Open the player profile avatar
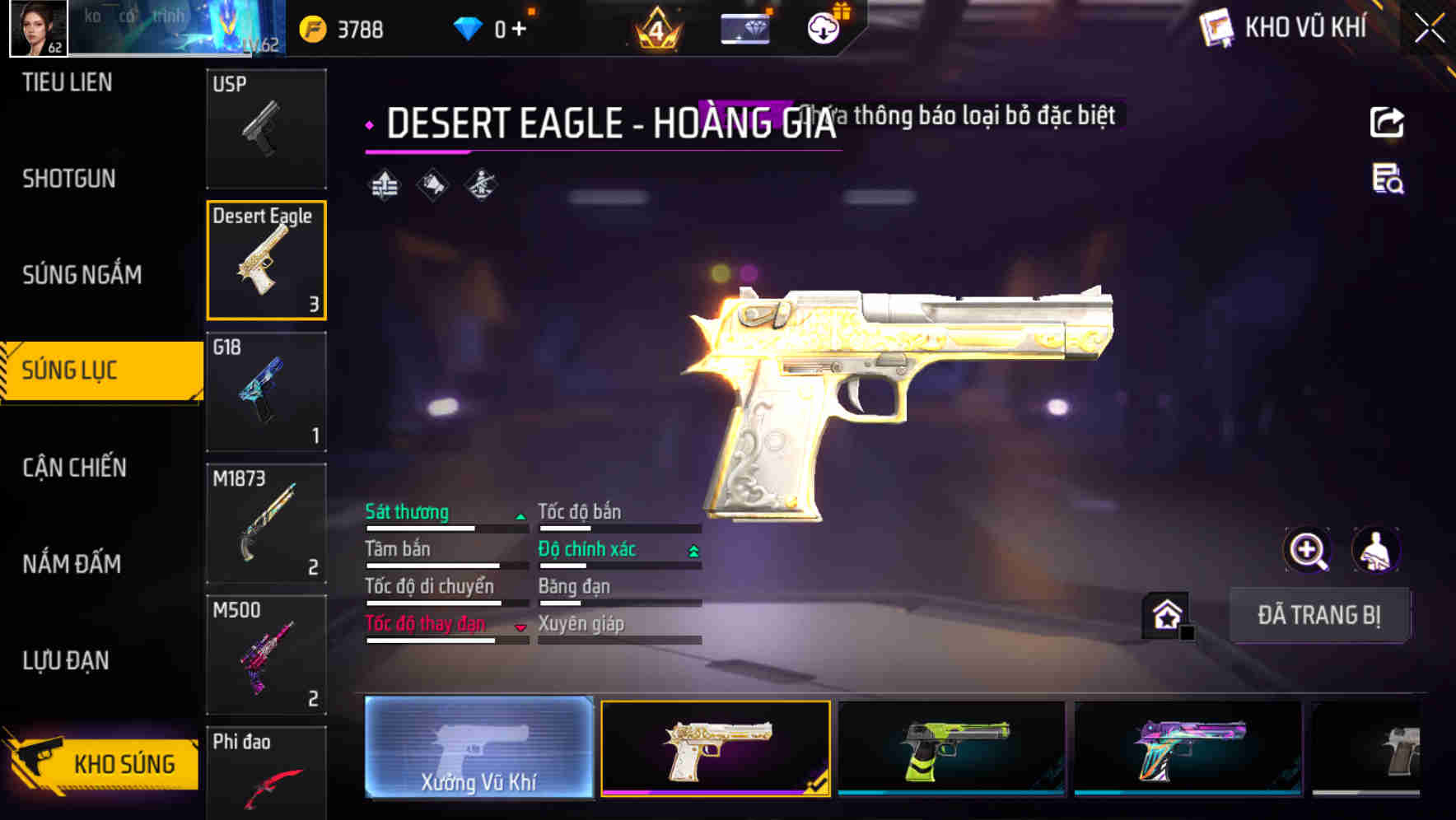Viewport: 1456px width, 820px height. (38, 28)
